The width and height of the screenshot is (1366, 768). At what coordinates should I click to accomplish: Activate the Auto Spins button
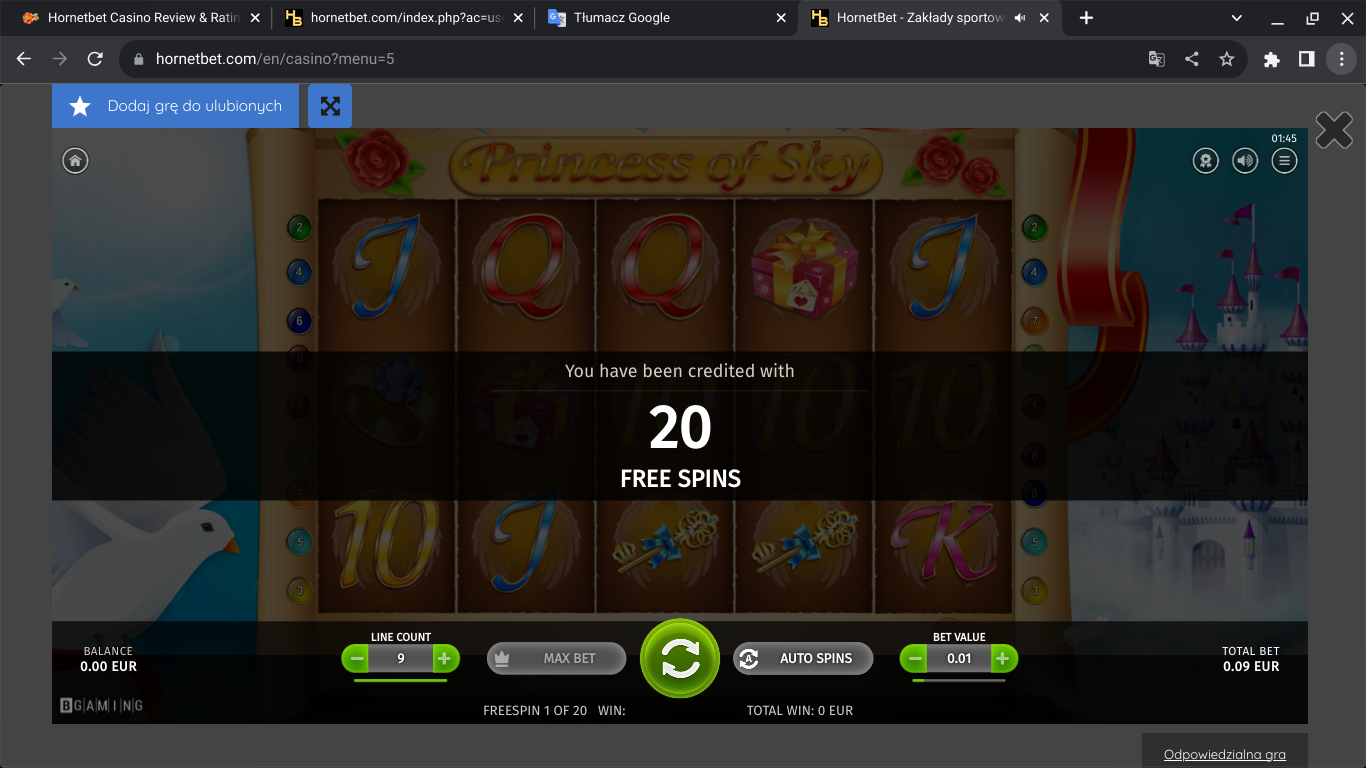(x=803, y=658)
